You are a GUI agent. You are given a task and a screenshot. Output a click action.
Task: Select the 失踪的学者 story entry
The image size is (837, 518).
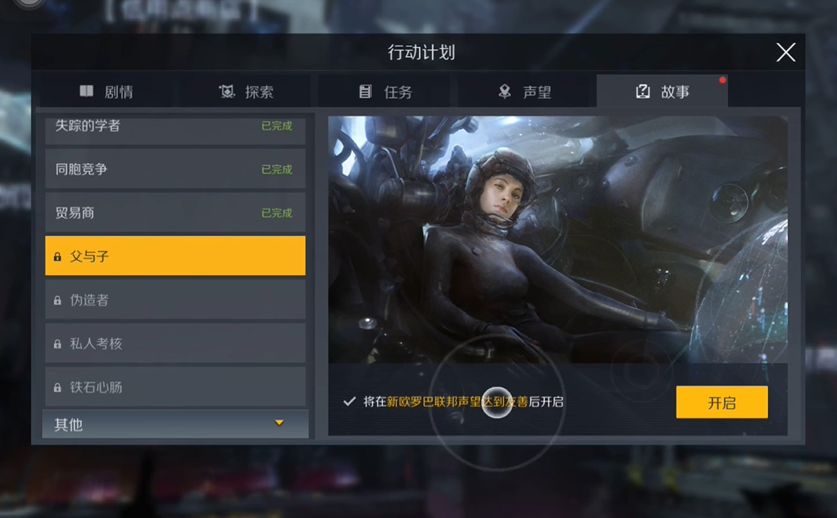[x=175, y=127]
